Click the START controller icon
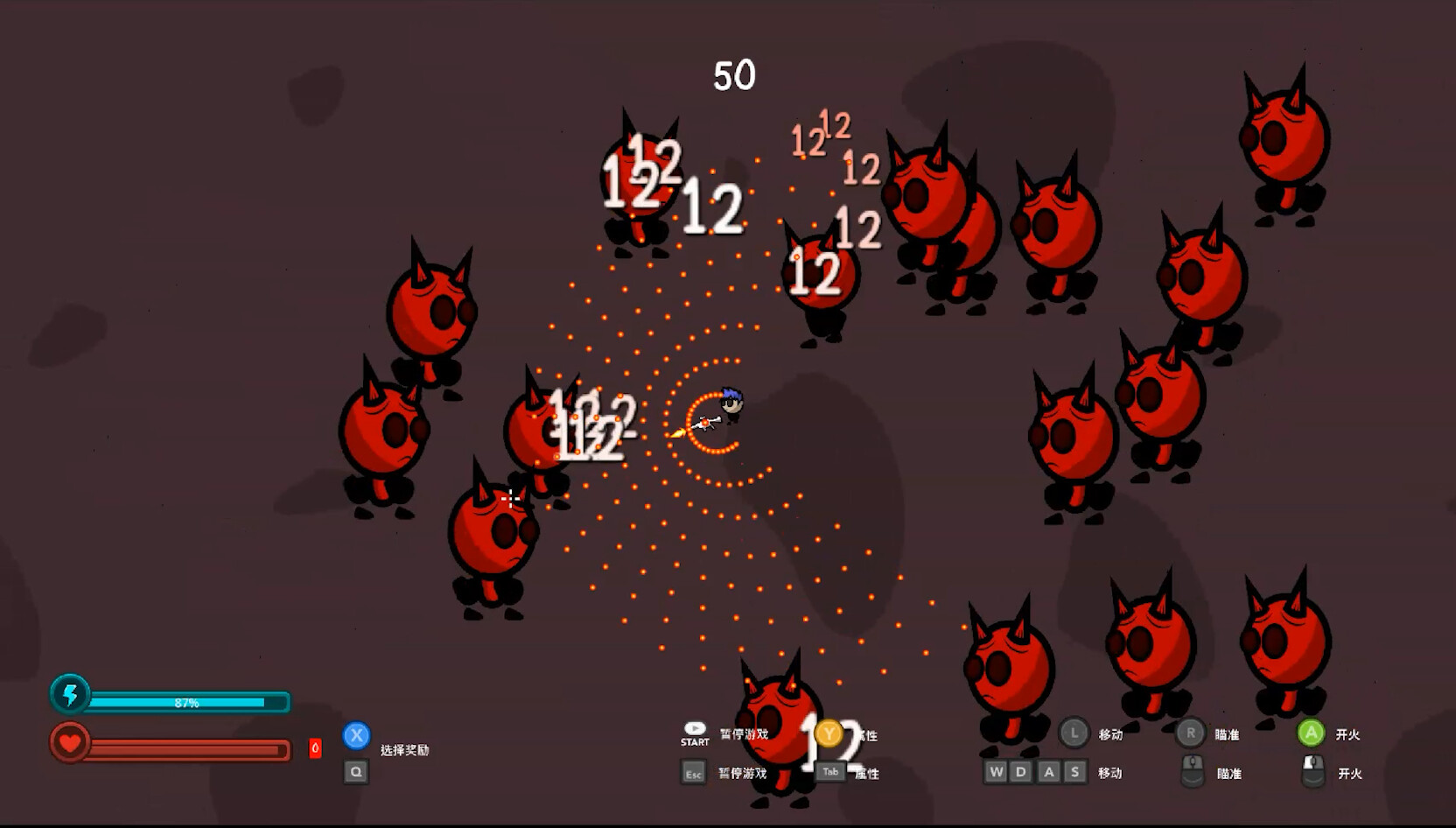The width and height of the screenshot is (1456, 828). coord(694,732)
